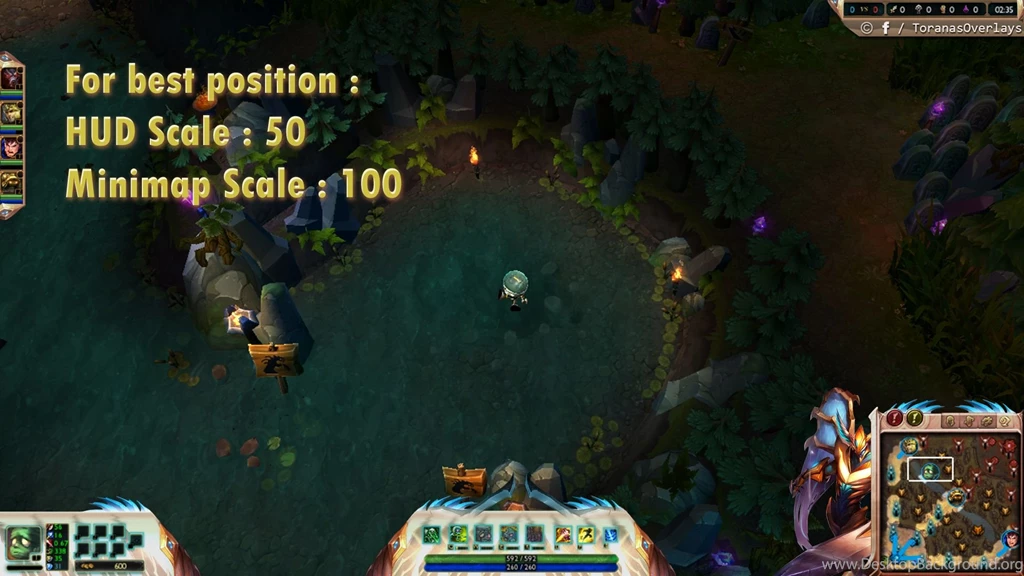Activate the first green ability icon
The height and width of the screenshot is (576, 1024).
tap(432, 535)
